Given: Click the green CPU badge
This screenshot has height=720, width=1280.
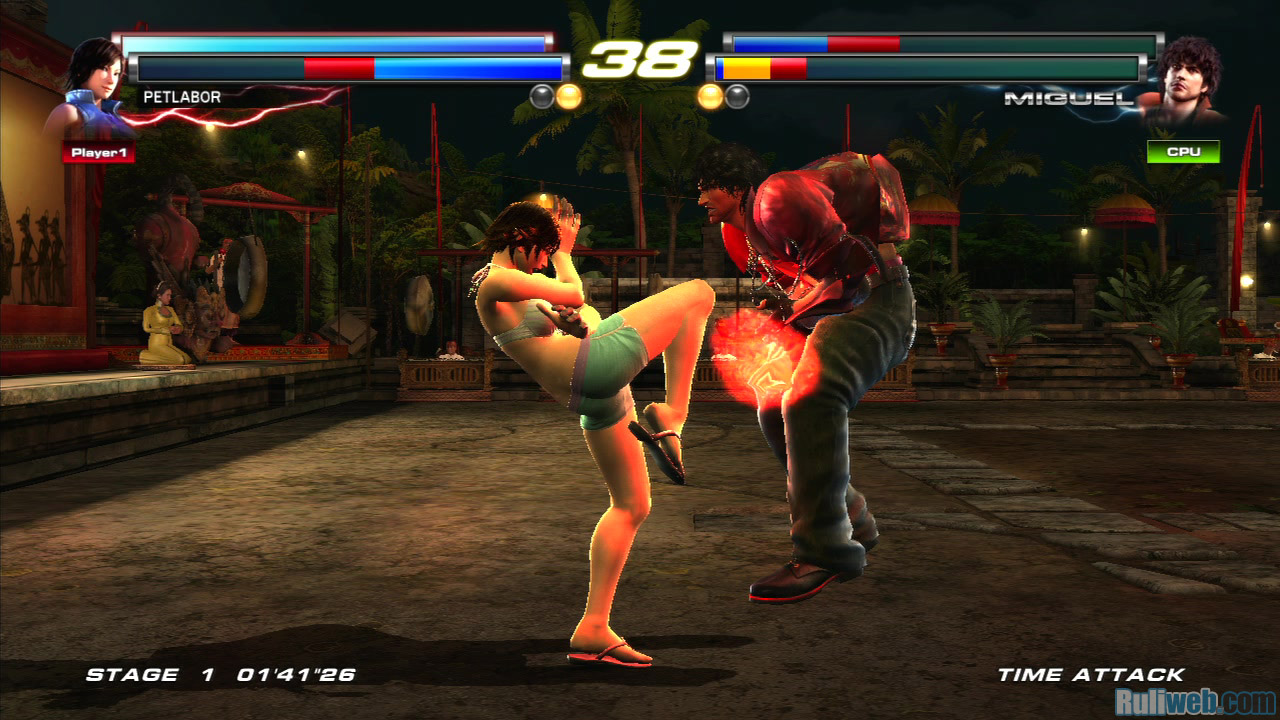Looking at the screenshot, I should [x=1183, y=152].
